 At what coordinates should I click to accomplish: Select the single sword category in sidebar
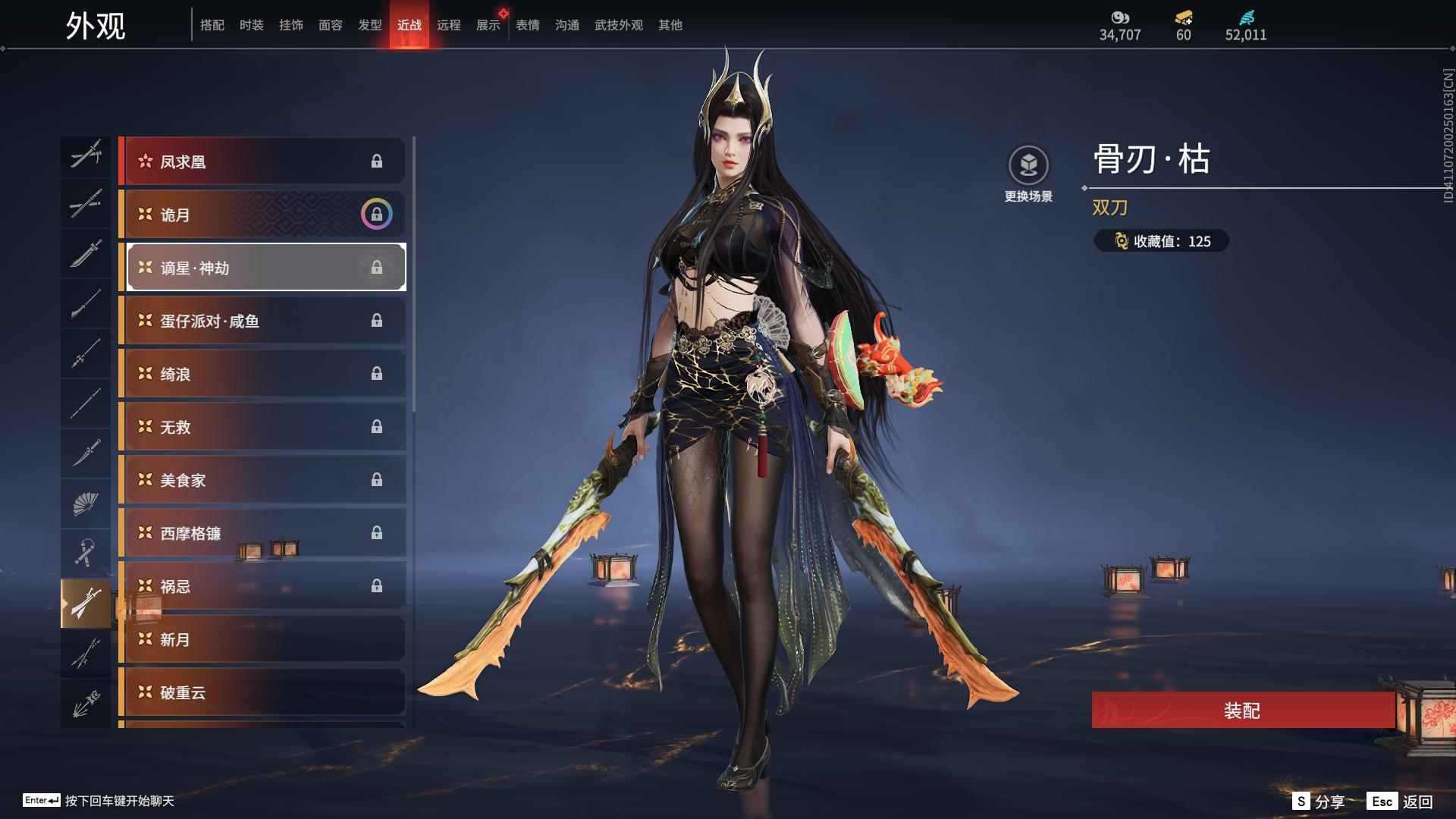coord(86,254)
